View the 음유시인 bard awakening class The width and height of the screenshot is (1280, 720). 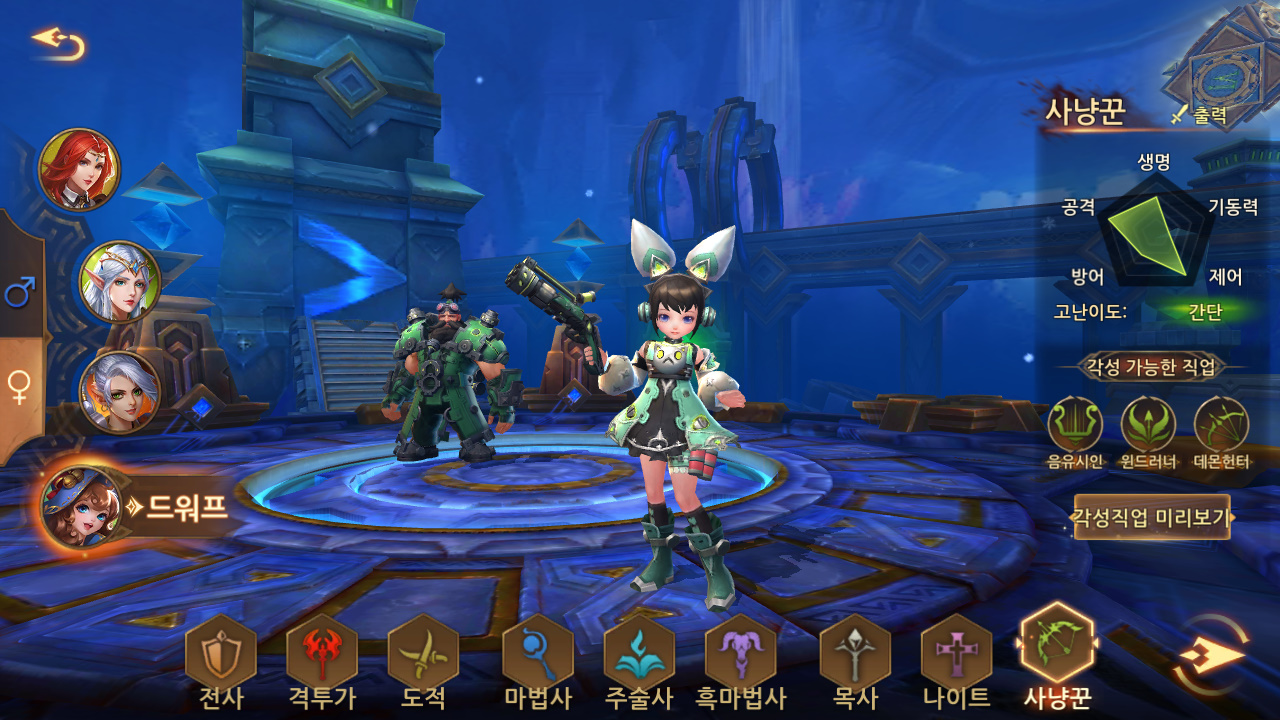(x=1075, y=425)
